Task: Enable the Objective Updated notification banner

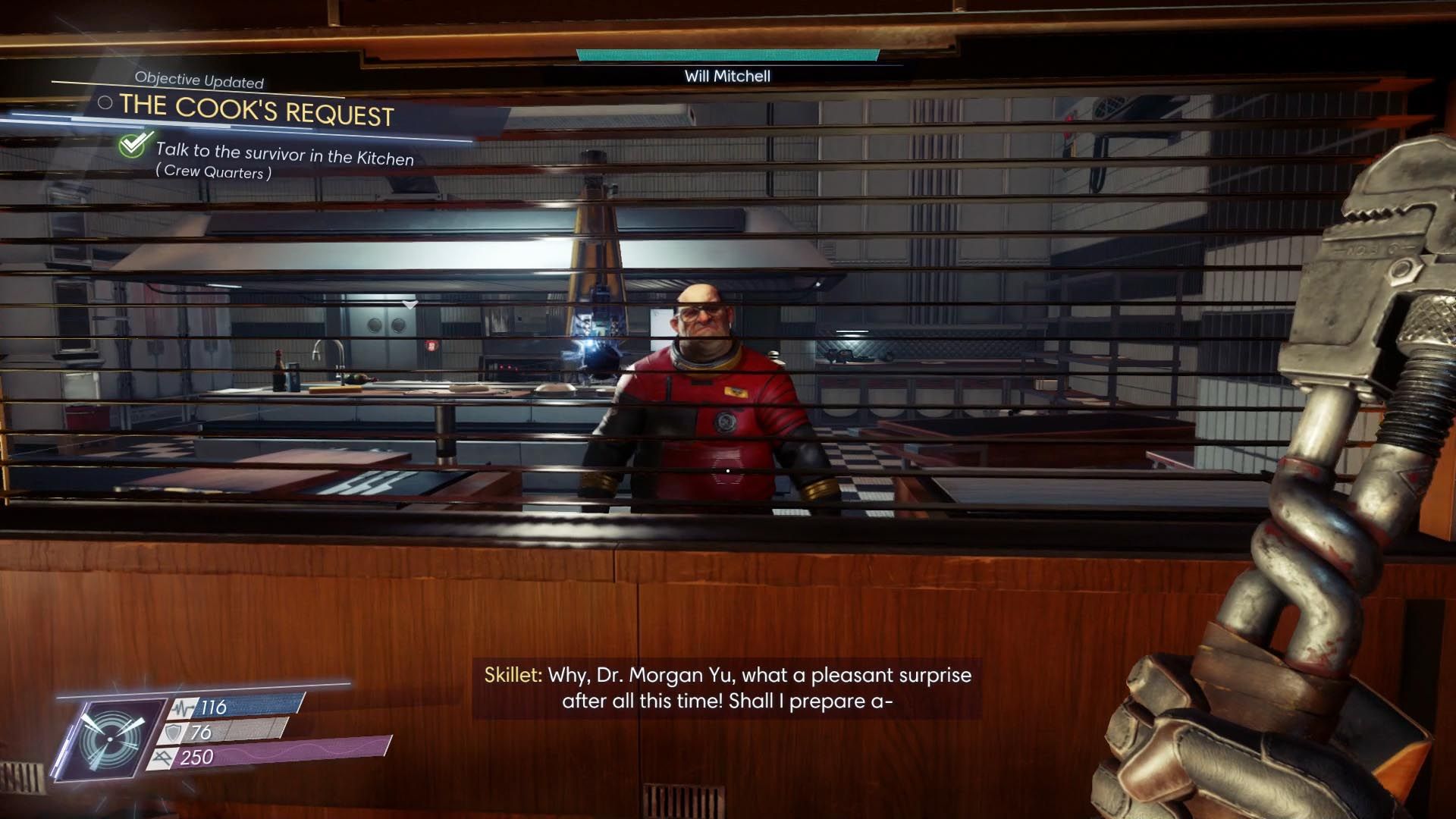Action: (x=199, y=79)
